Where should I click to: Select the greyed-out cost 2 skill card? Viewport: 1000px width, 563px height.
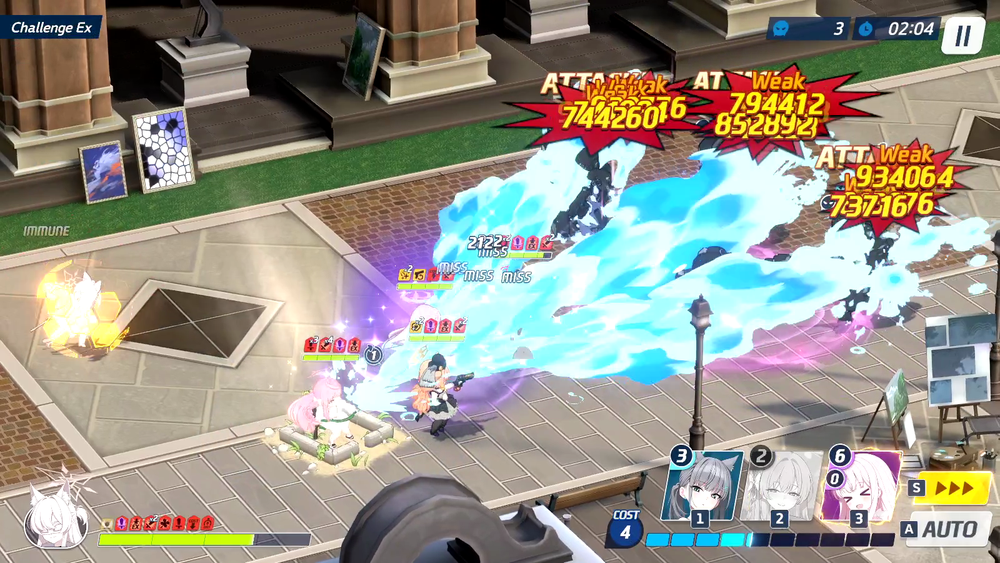click(781, 487)
